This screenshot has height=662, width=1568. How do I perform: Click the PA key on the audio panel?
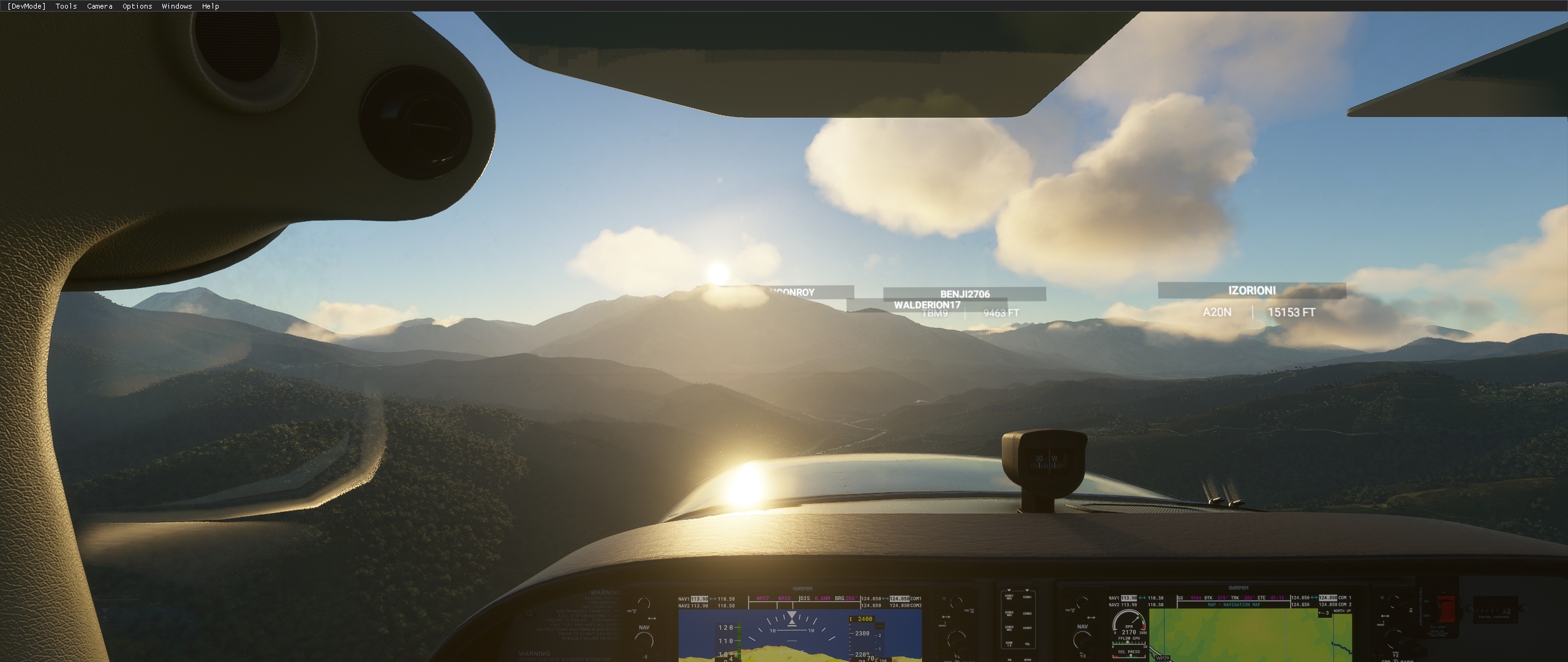pos(1009,660)
